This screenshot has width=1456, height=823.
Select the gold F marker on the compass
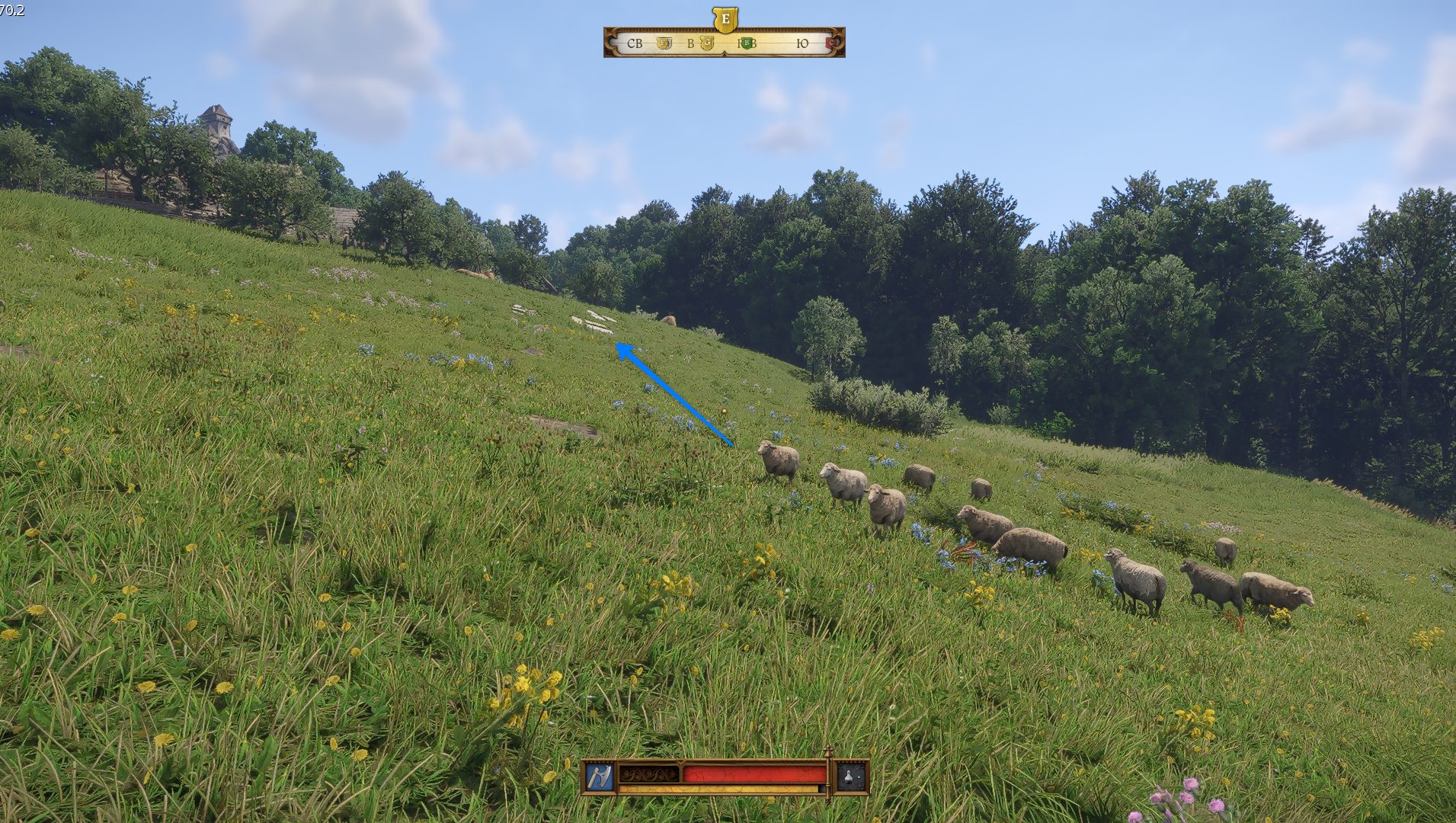pyautogui.click(x=664, y=43)
